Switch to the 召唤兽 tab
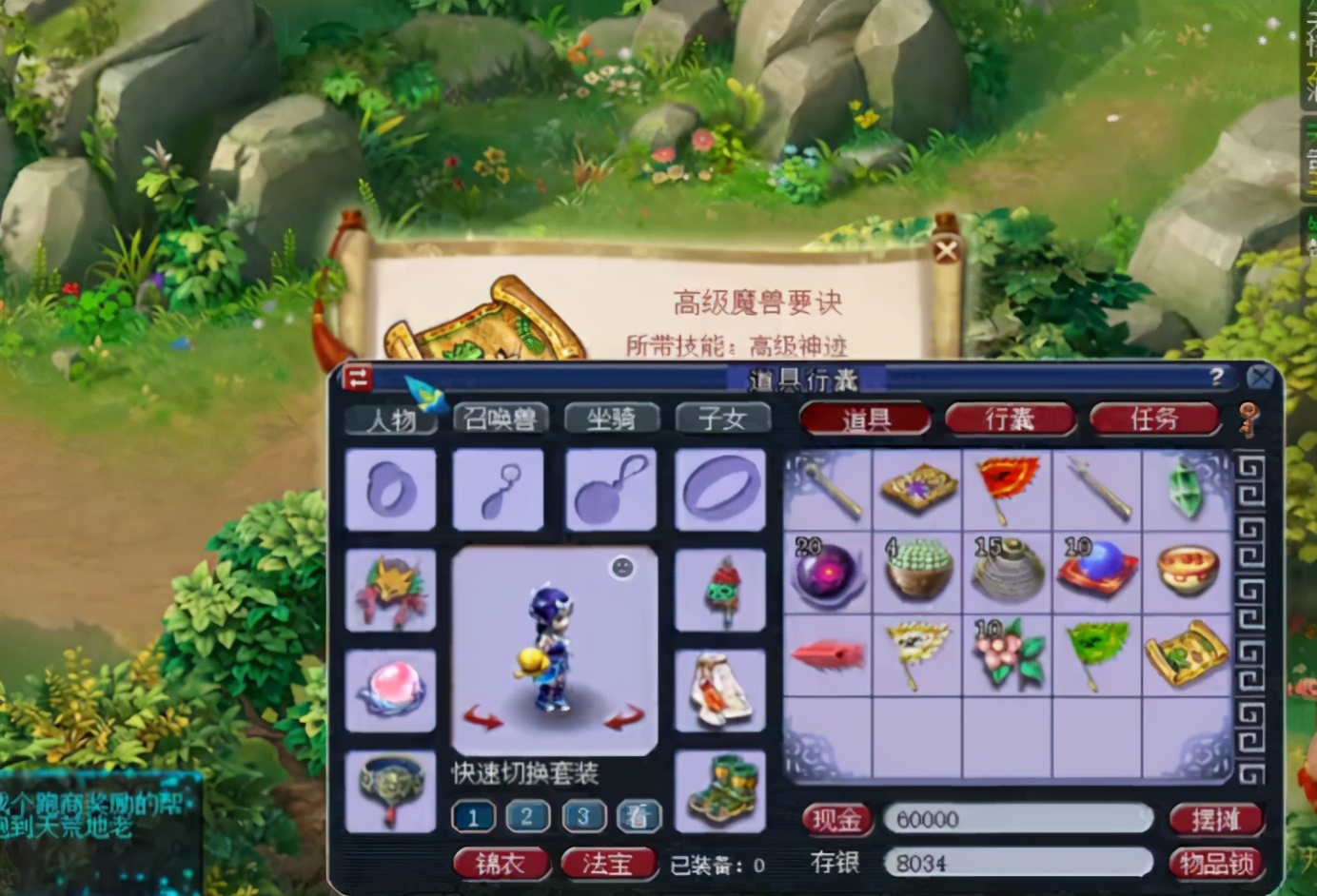 tap(502, 417)
